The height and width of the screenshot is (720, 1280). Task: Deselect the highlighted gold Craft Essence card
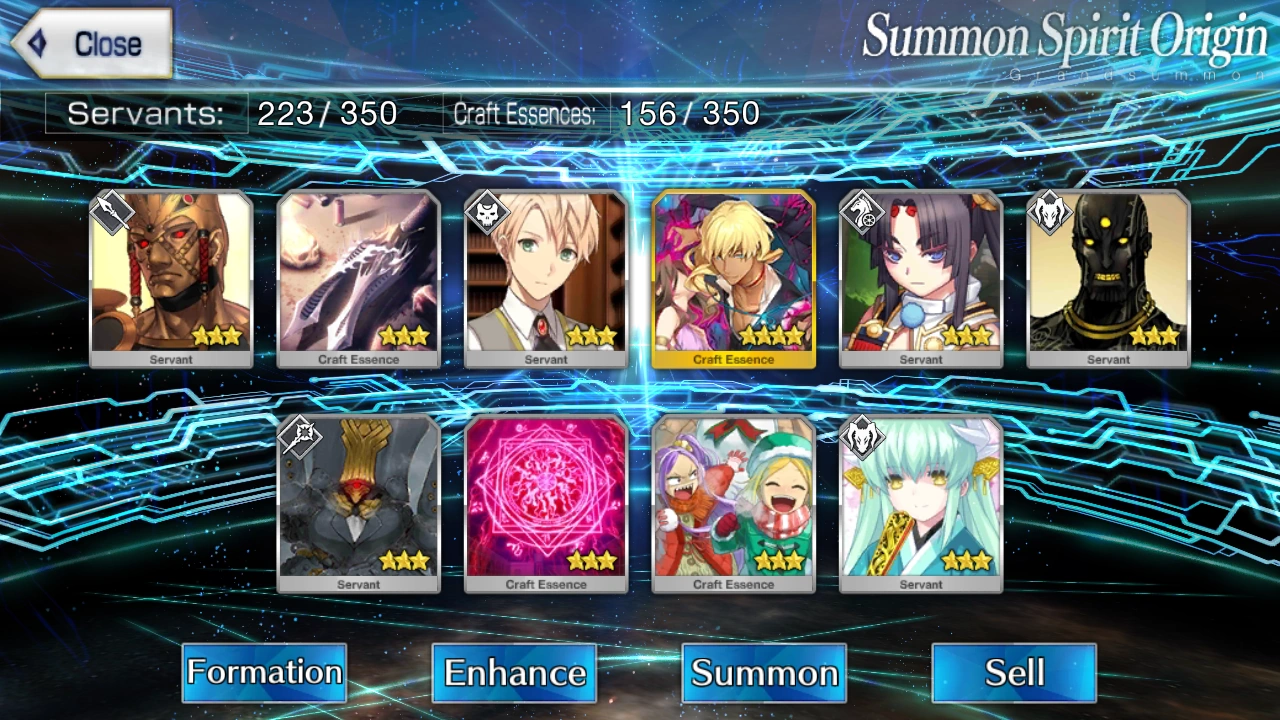click(733, 277)
